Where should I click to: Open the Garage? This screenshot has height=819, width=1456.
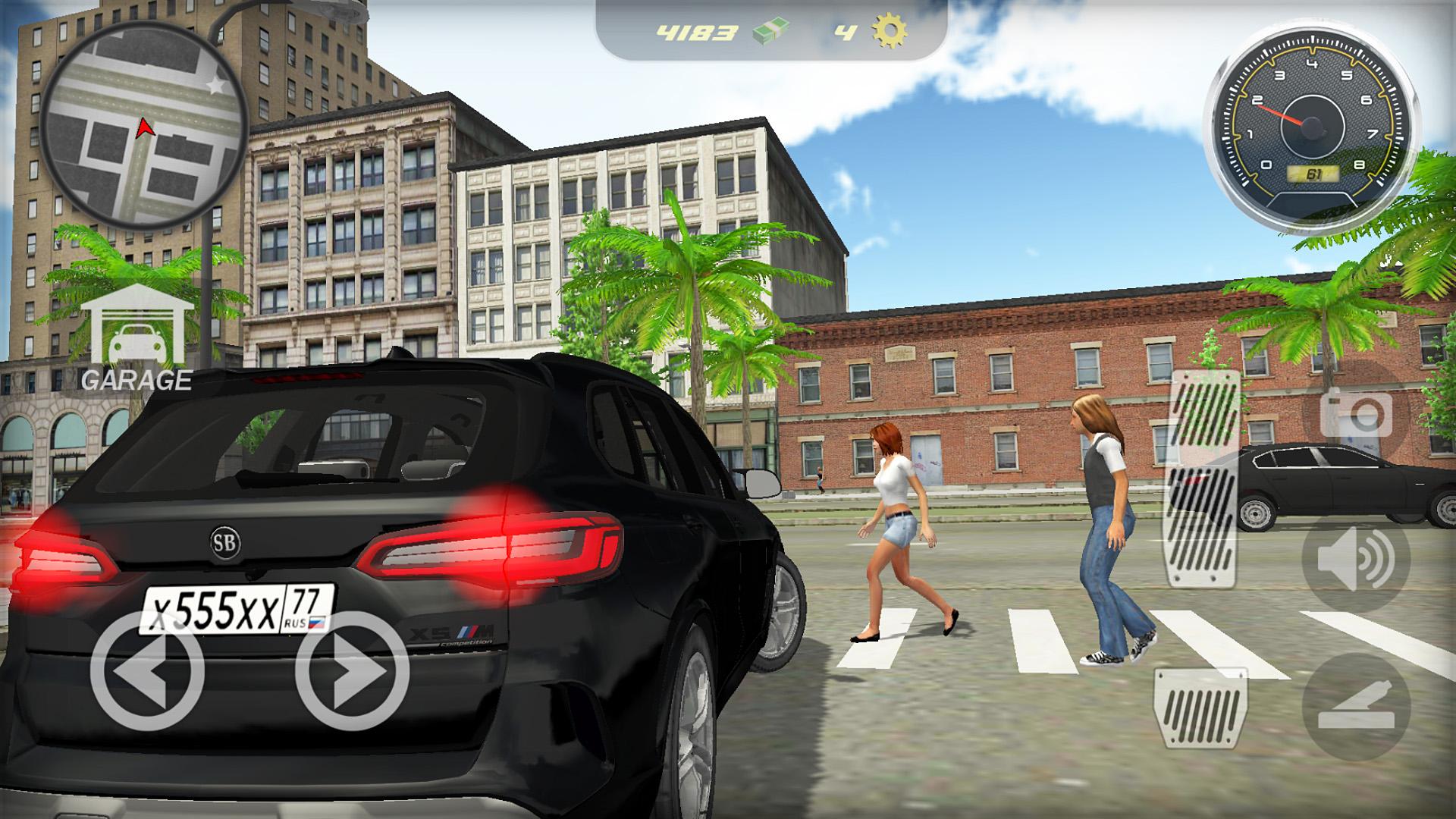click(x=136, y=339)
